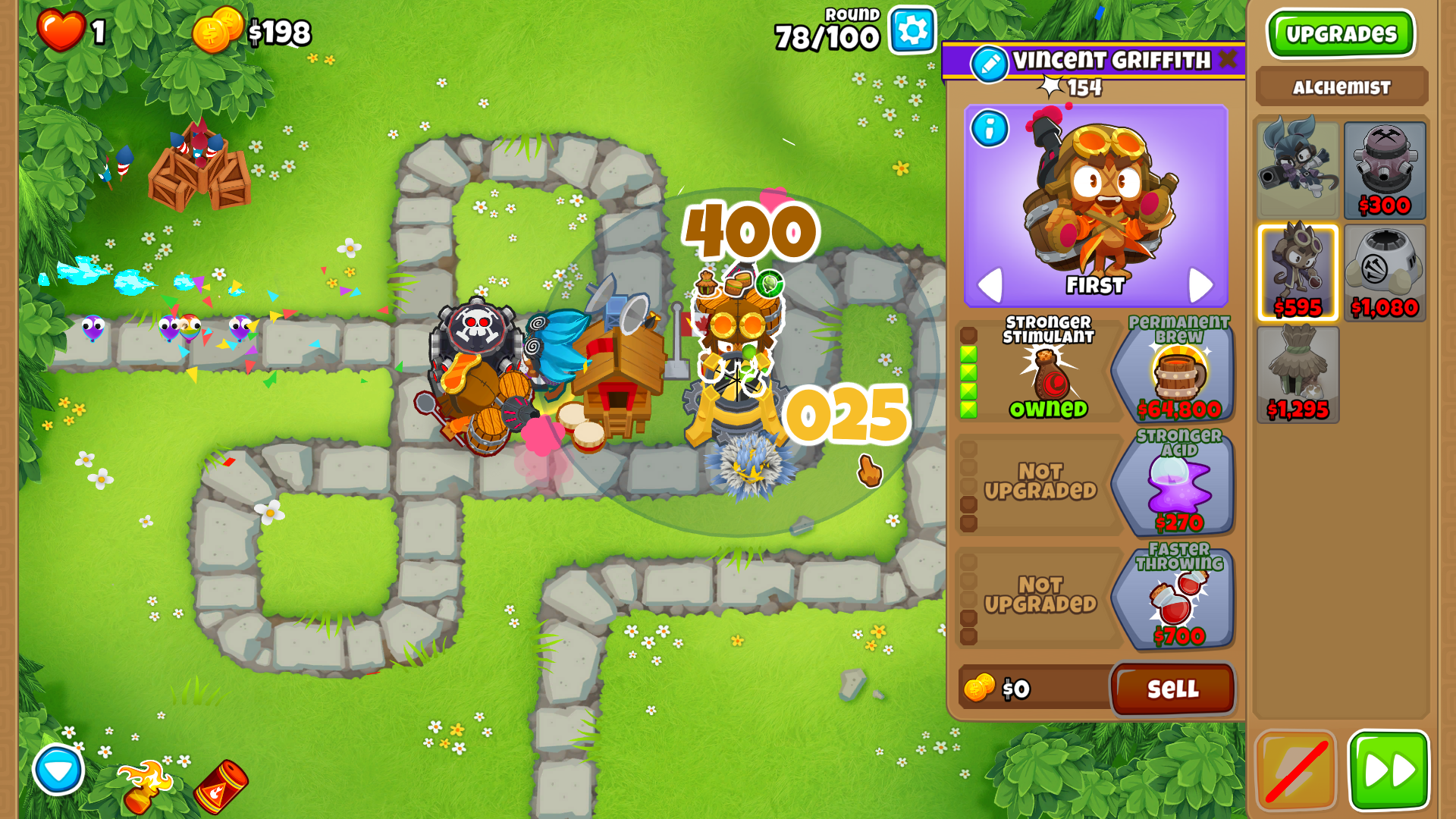1456x819 pixels.
Task: Open the green Upgrades button
Action: click(x=1341, y=34)
